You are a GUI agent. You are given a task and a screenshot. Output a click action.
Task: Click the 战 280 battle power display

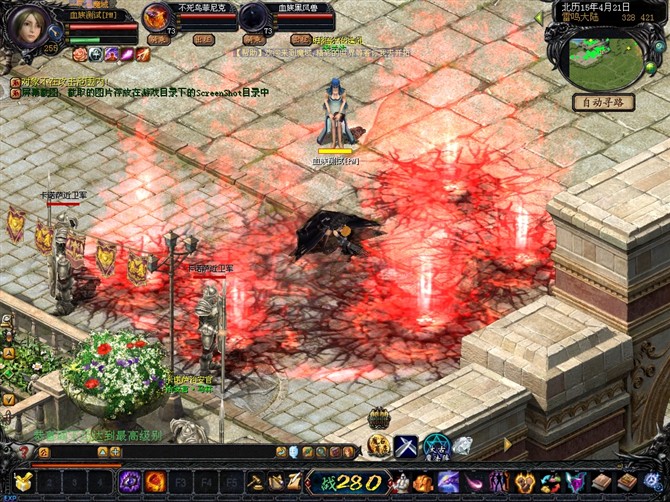tap(346, 482)
